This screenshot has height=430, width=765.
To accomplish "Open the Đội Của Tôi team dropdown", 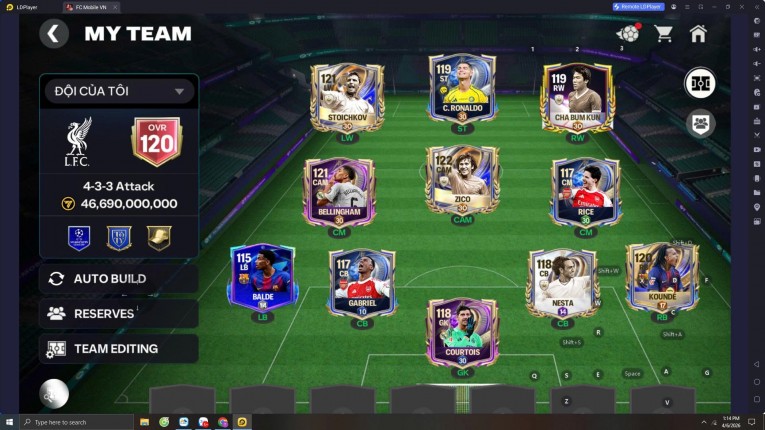I will pyautogui.click(x=118, y=91).
